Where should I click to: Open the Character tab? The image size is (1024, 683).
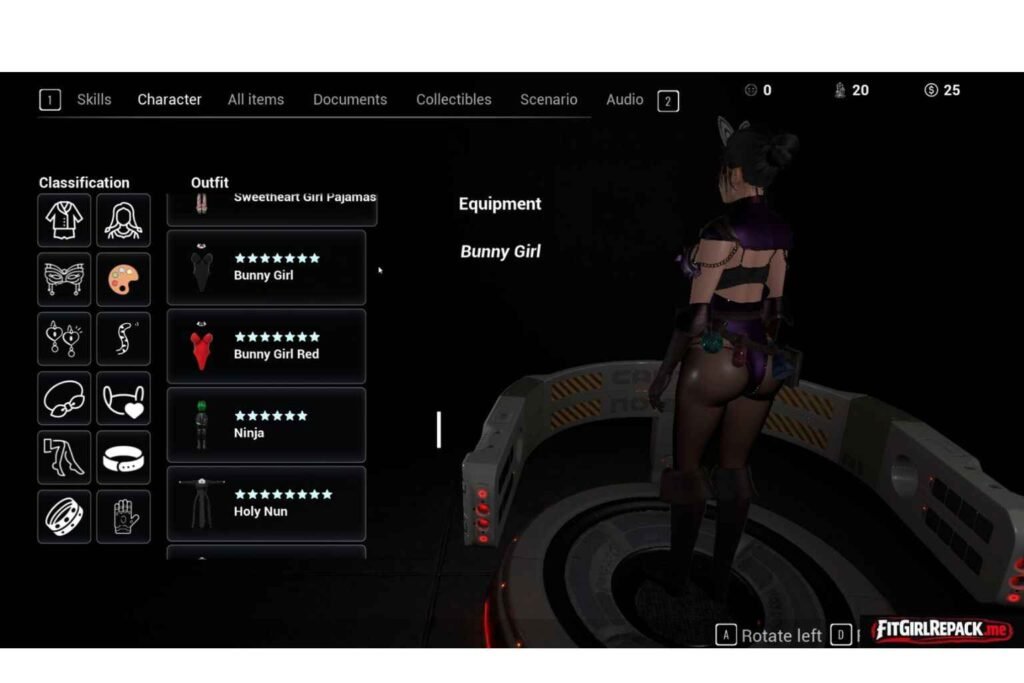click(169, 100)
